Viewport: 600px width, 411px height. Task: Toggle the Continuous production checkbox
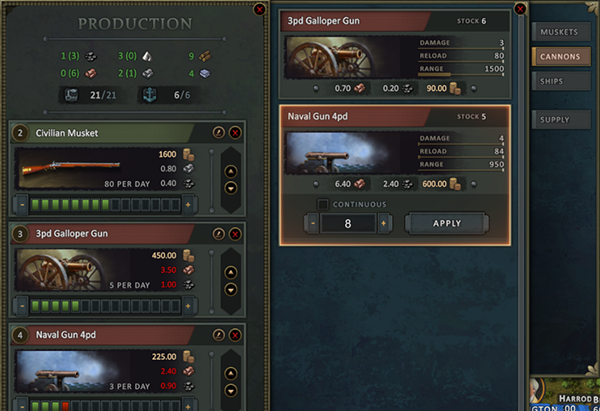pyautogui.click(x=323, y=205)
